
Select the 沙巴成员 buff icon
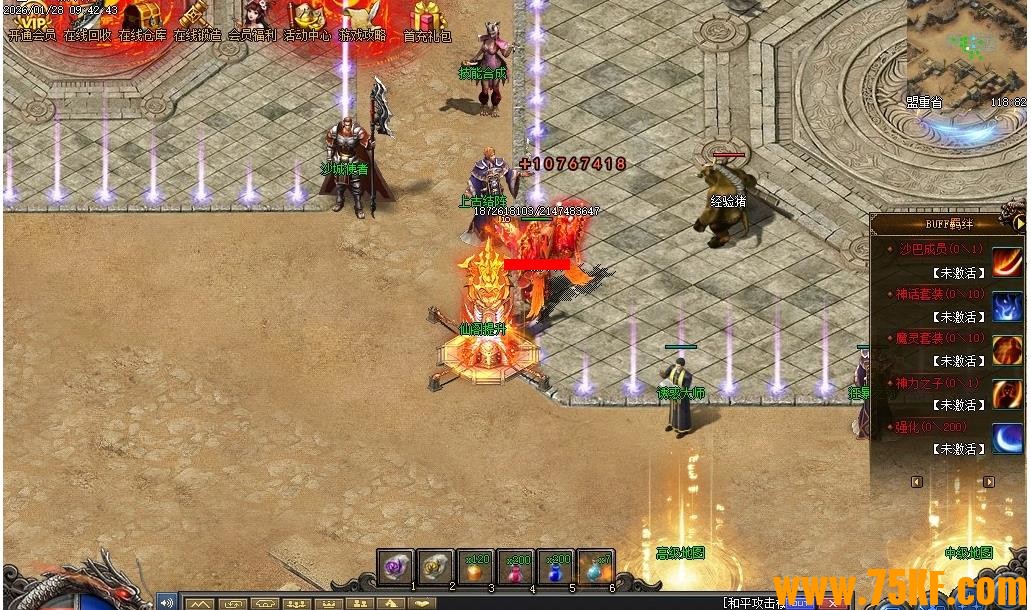1007,259
